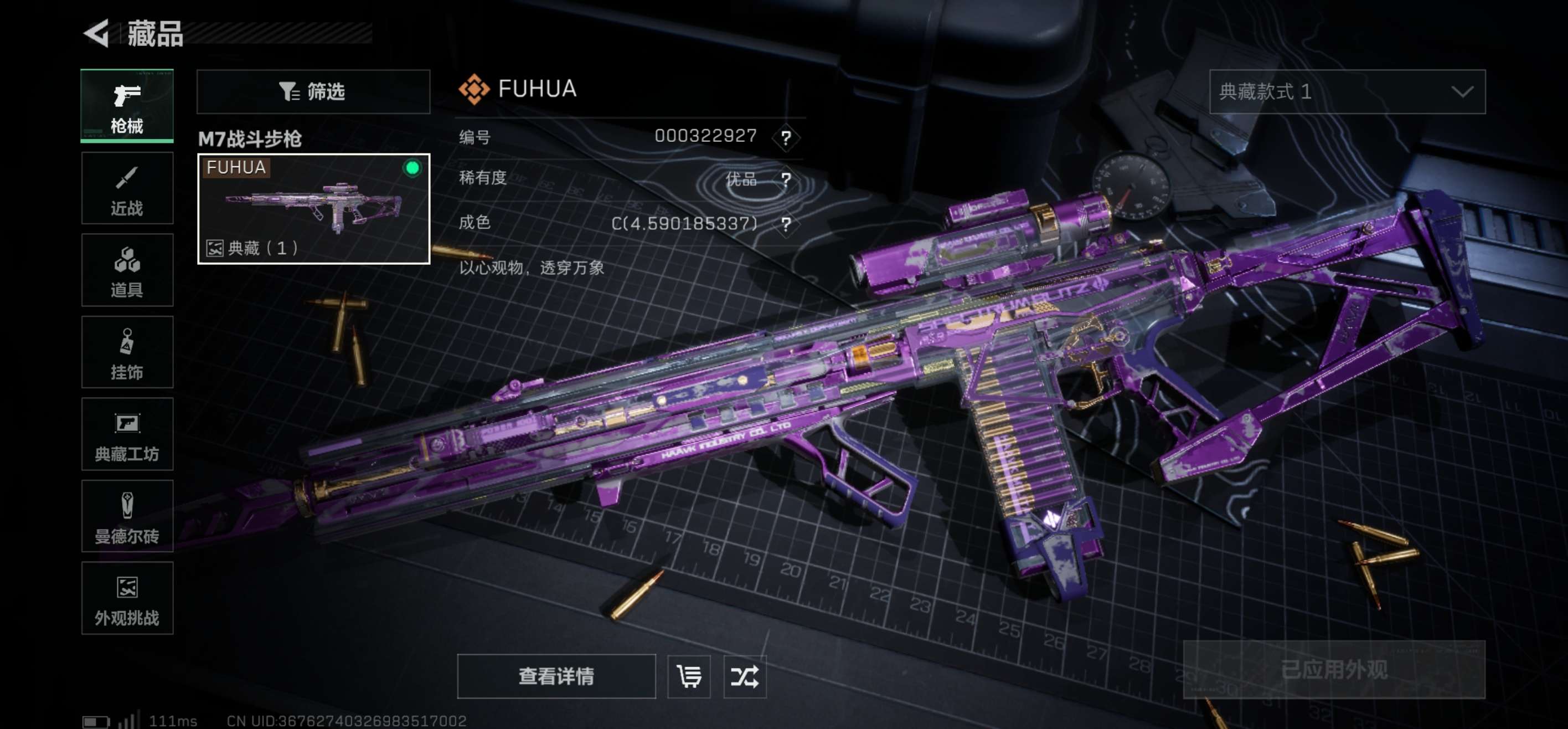Switch to the 曼德尔砖 category

point(127,516)
